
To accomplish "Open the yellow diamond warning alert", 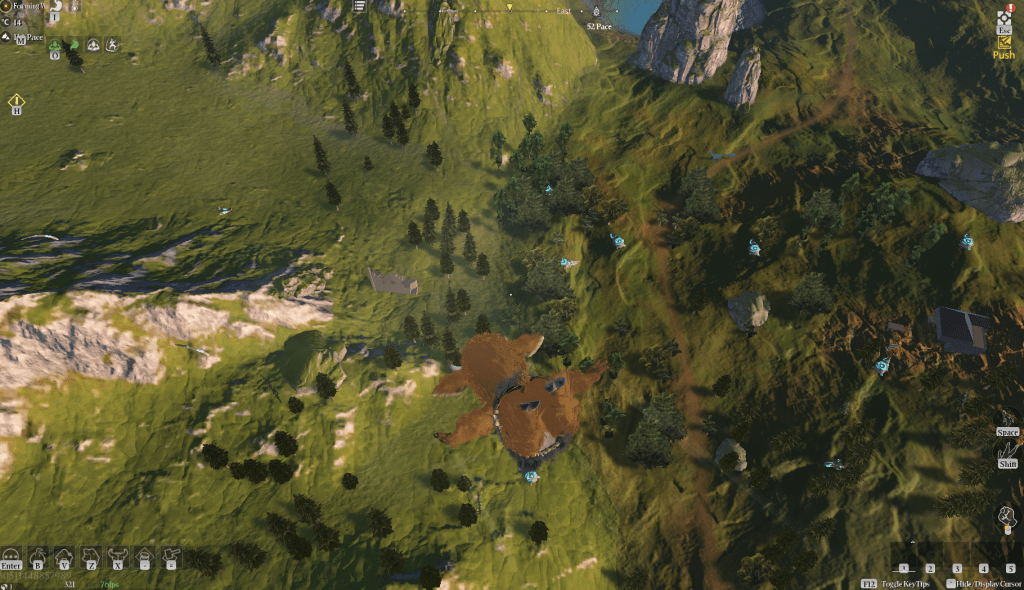I will click(17, 101).
